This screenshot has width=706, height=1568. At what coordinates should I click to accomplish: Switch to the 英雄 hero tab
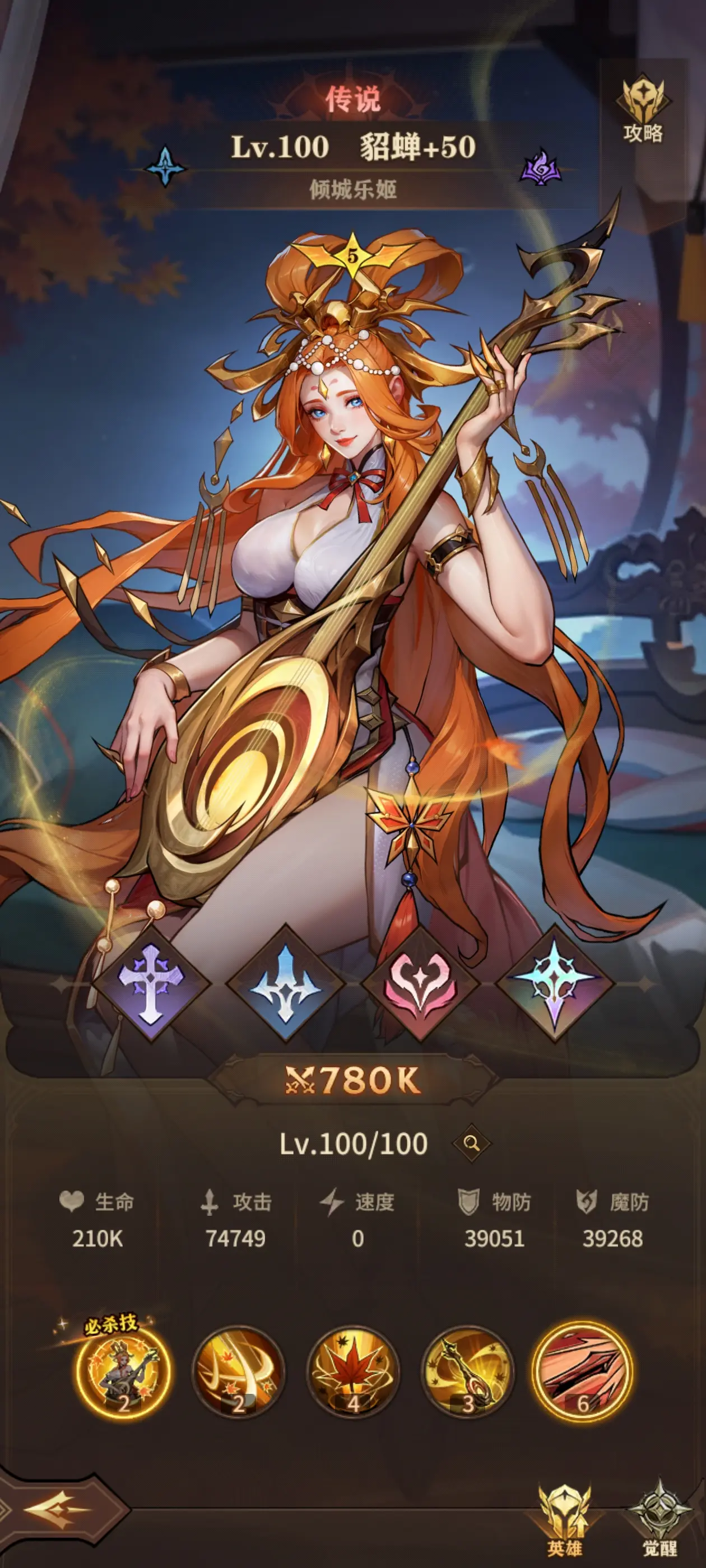pos(564,1522)
